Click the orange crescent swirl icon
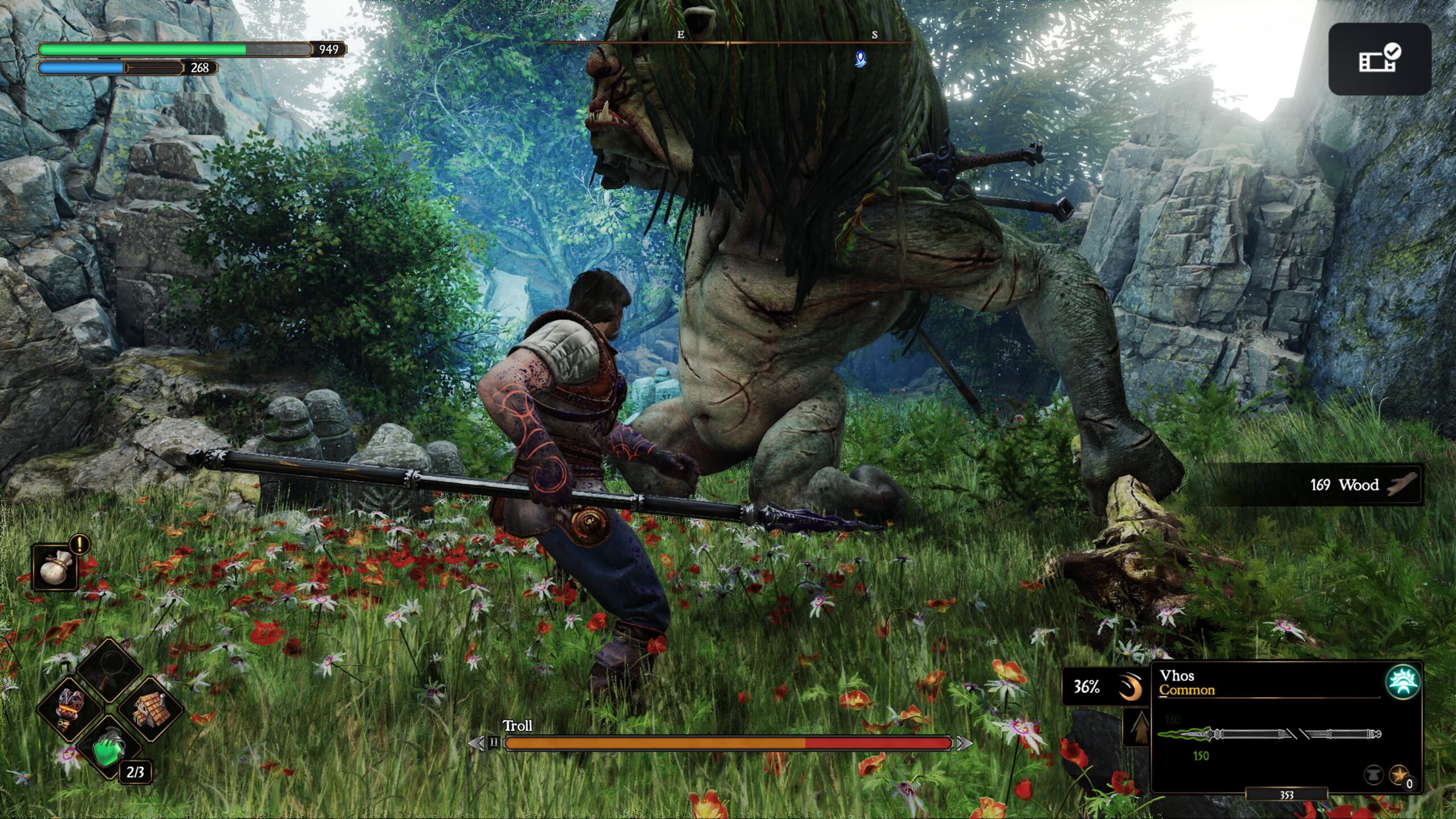Viewport: 1456px width, 819px height. click(x=1130, y=687)
